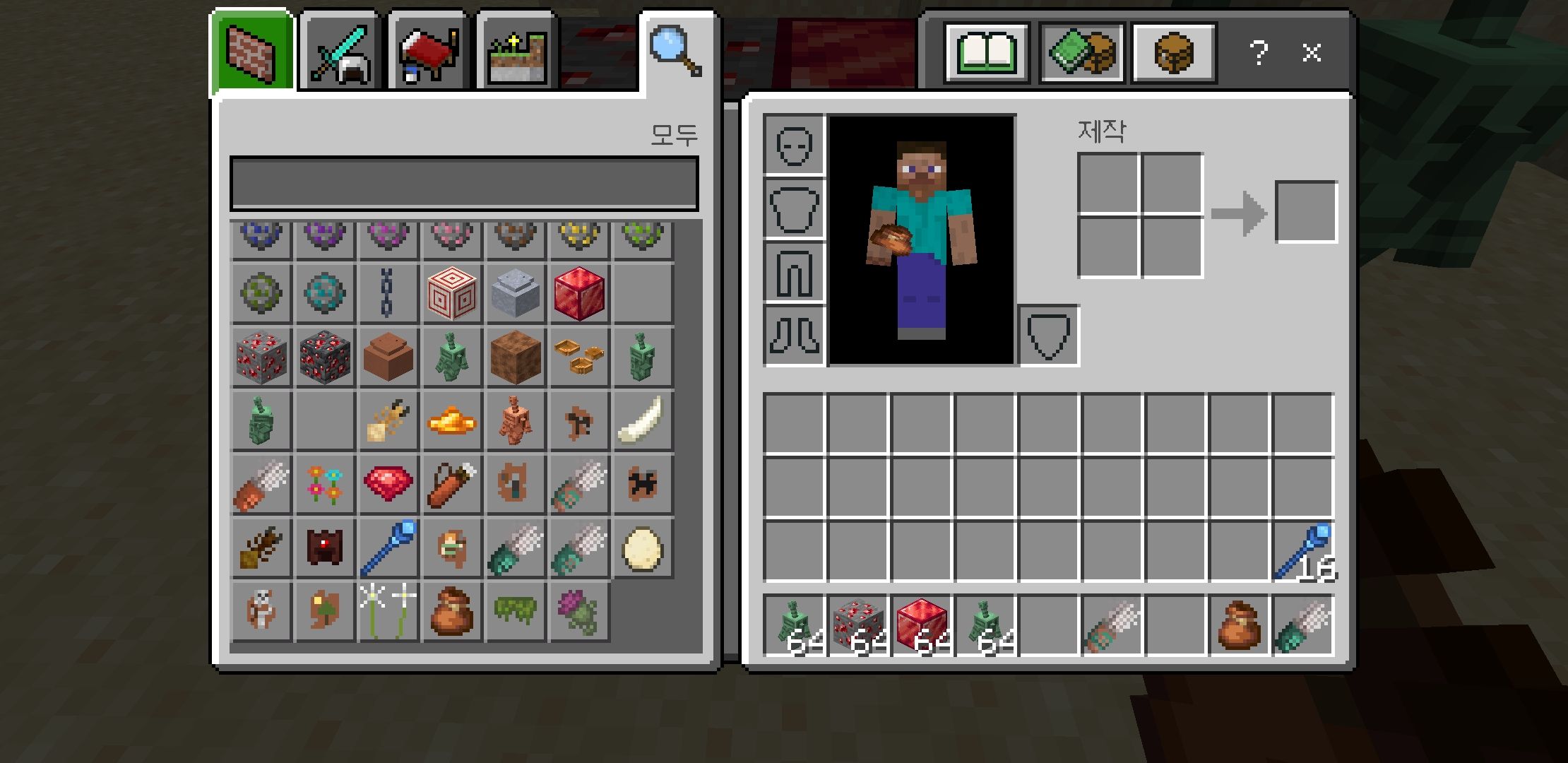Select the stack of 16 blue staffs
The image size is (1568, 763).
point(1304,552)
